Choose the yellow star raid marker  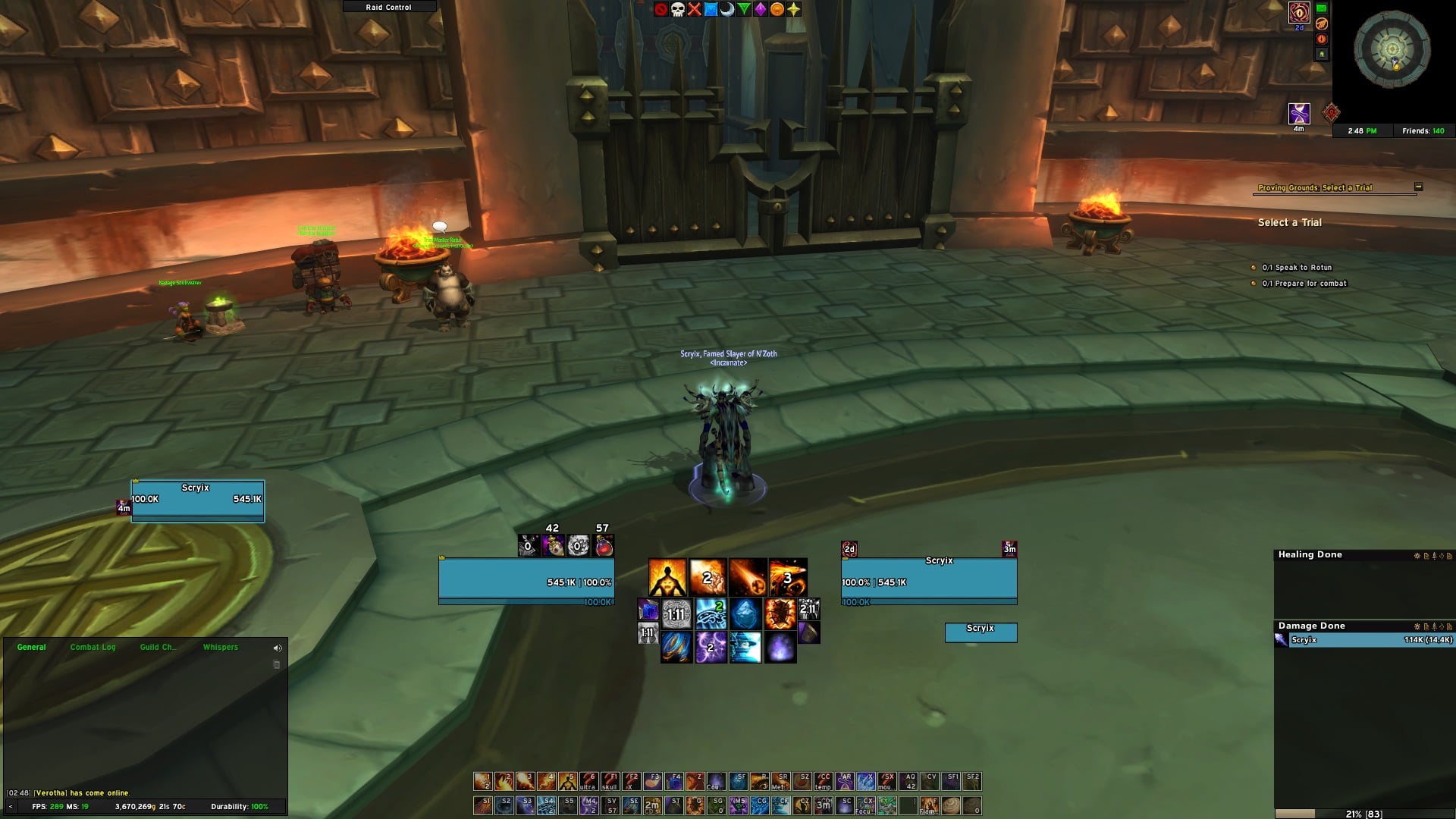tap(793, 9)
